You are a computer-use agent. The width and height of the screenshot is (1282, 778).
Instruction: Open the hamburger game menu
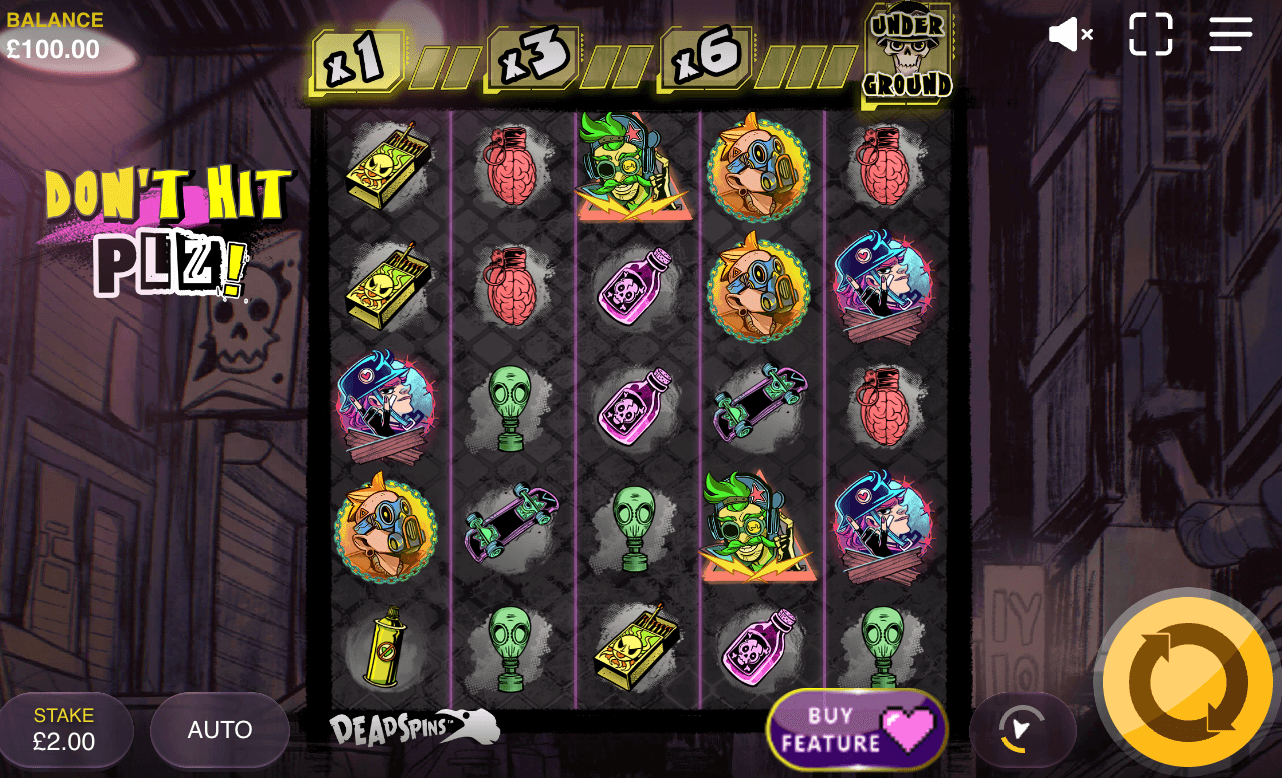click(1231, 34)
